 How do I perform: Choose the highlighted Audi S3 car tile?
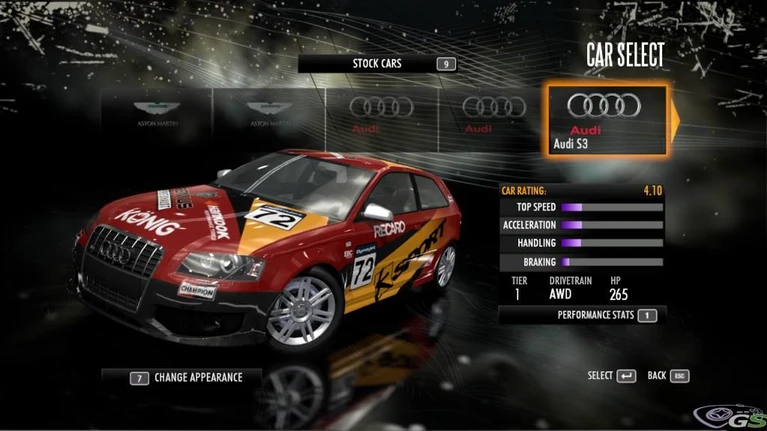[605, 121]
